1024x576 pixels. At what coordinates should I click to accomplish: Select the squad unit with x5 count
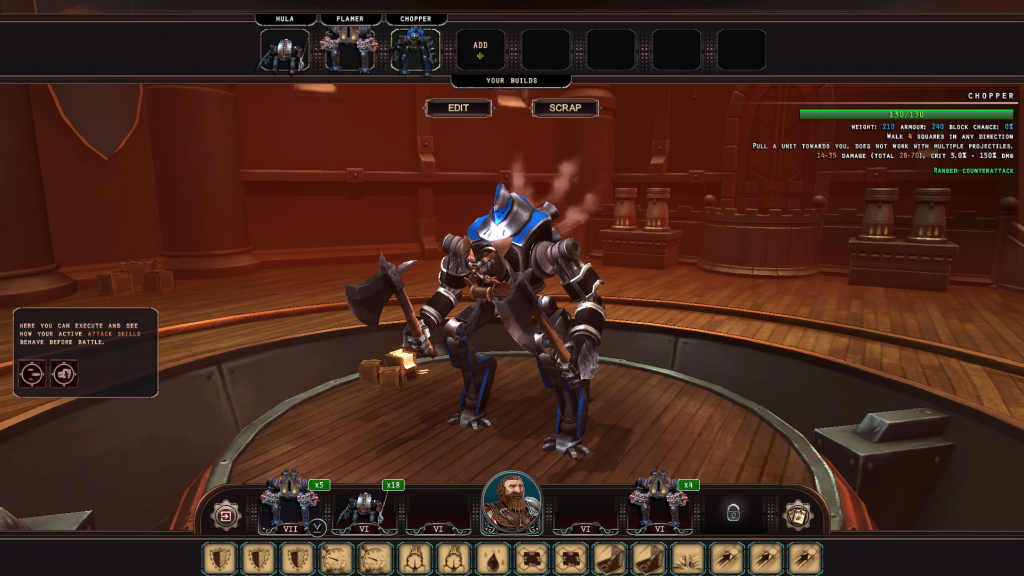point(290,506)
